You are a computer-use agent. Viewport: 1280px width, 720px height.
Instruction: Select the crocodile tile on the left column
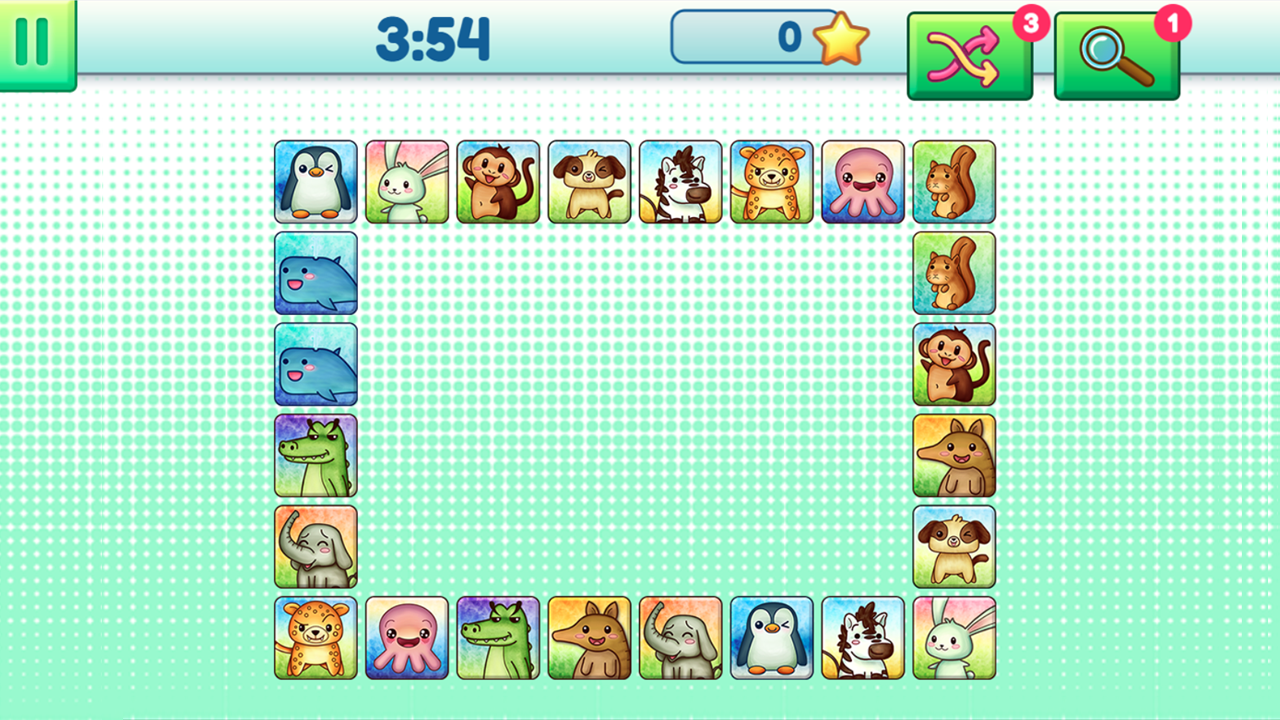(x=315, y=455)
